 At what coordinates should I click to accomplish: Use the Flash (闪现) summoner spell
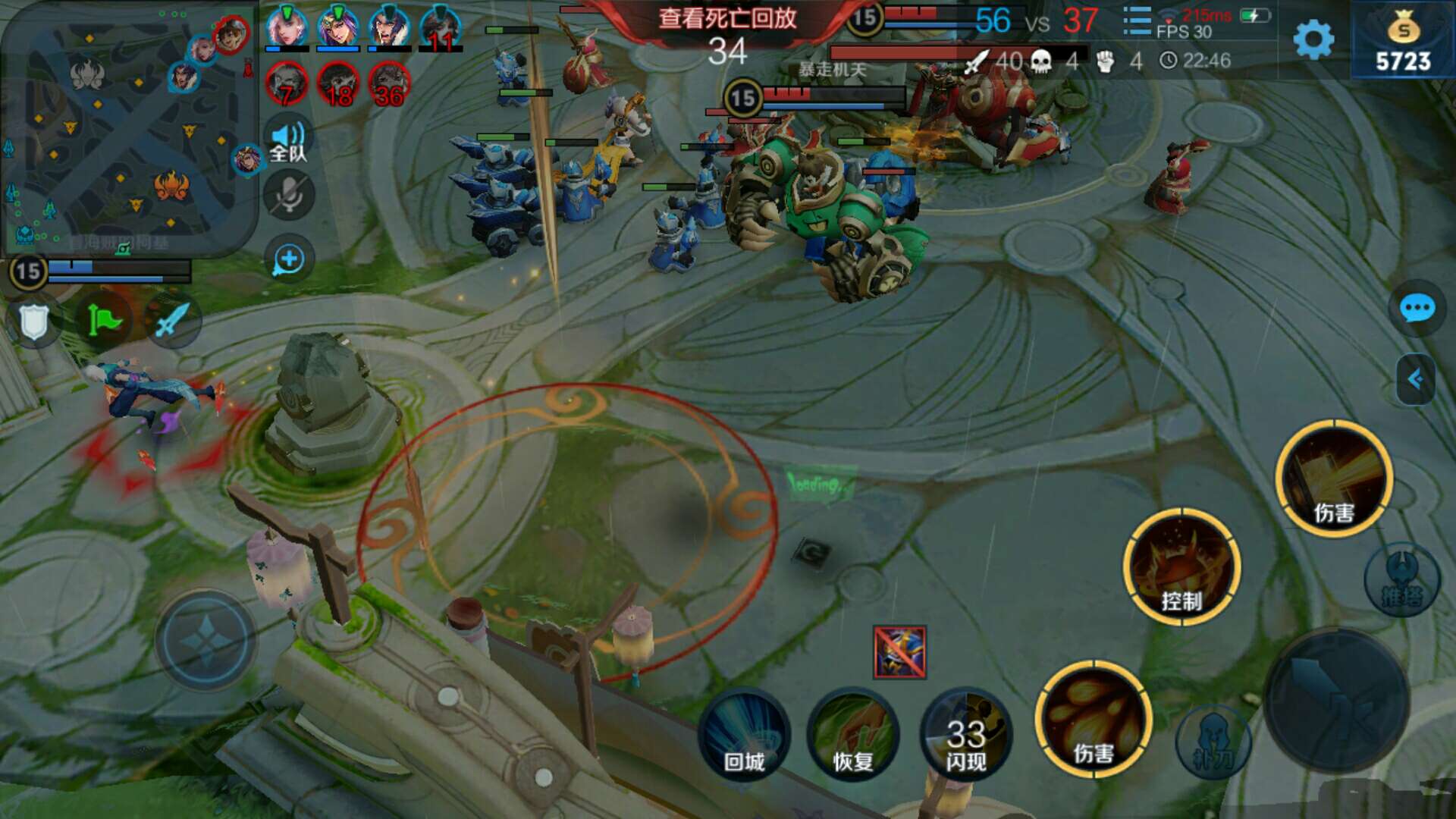(x=965, y=734)
